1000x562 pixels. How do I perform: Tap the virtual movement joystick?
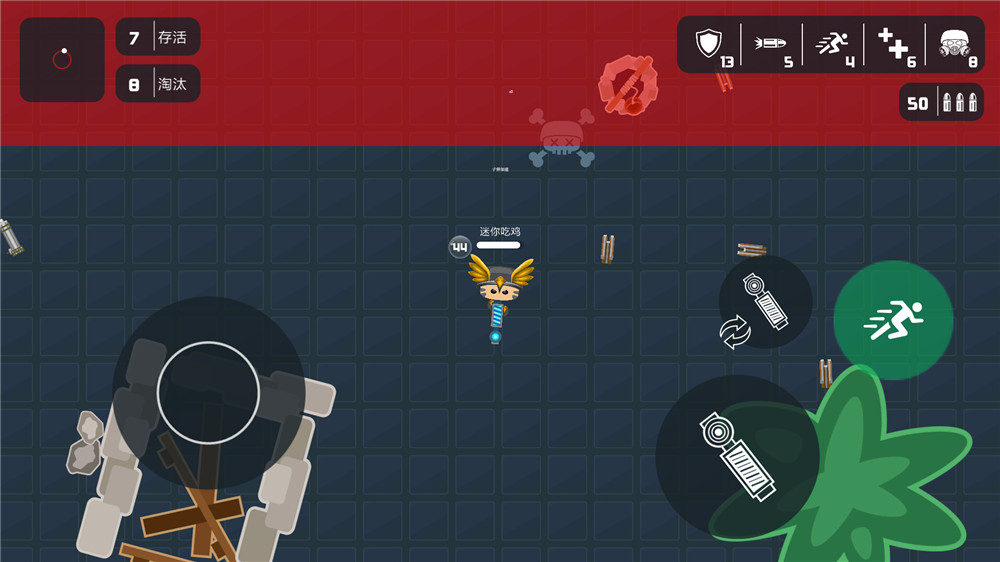click(x=208, y=392)
